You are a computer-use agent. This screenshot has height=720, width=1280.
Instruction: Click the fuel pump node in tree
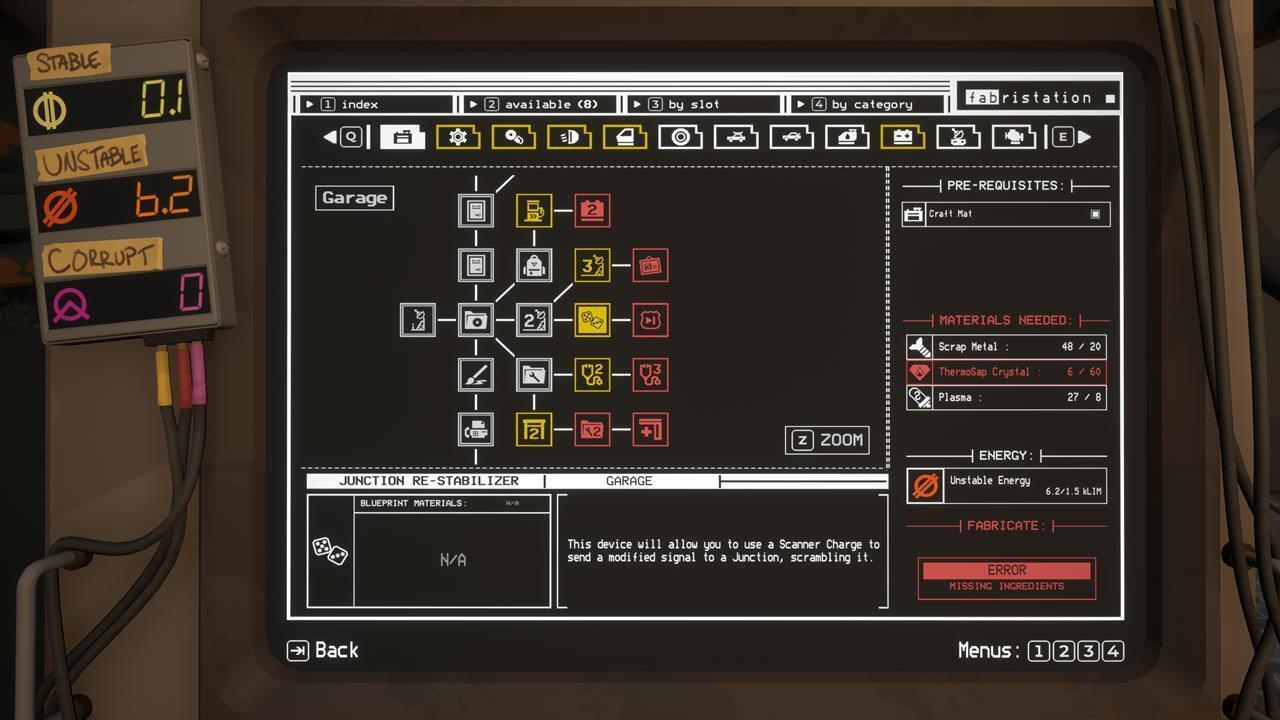point(534,211)
